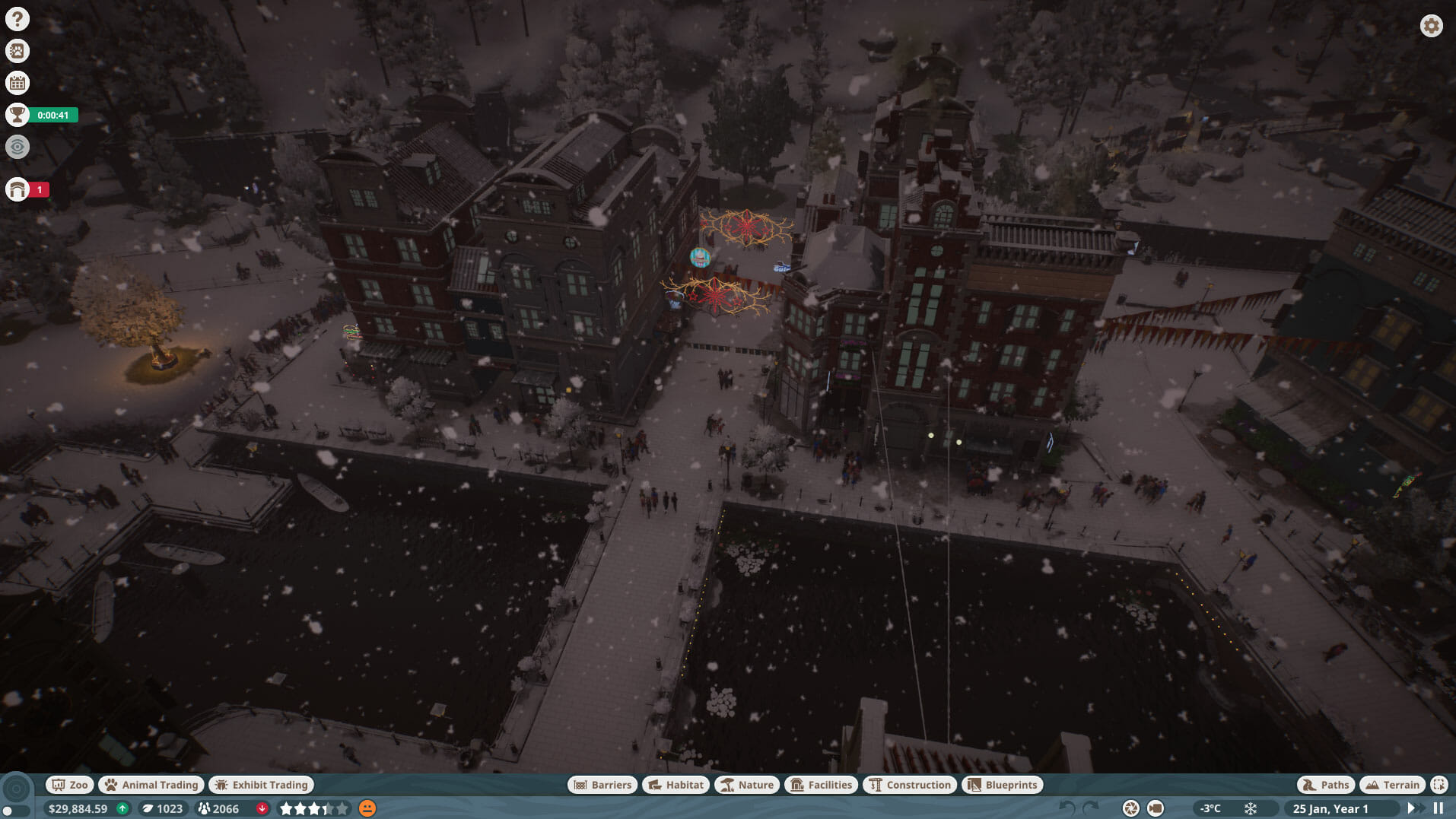Toggle the camera mode video icon

click(x=1156, y=808)
